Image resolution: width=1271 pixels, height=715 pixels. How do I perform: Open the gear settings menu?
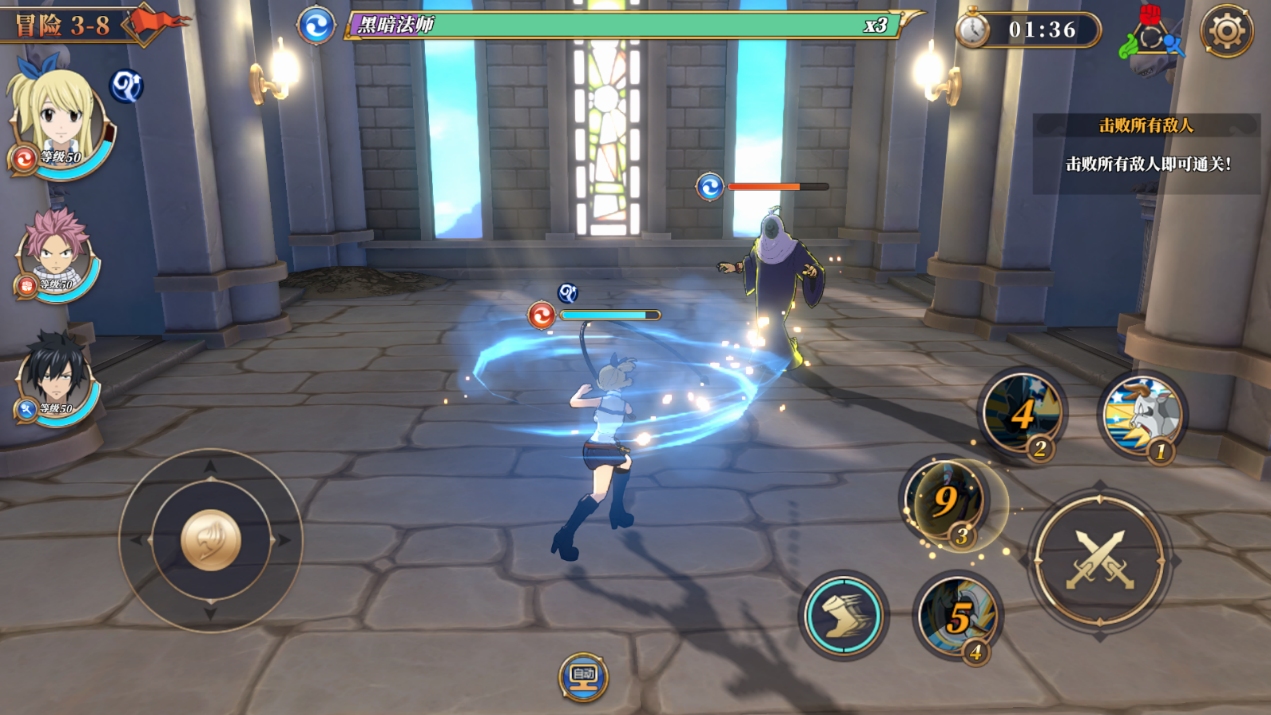coord(1226,31)
